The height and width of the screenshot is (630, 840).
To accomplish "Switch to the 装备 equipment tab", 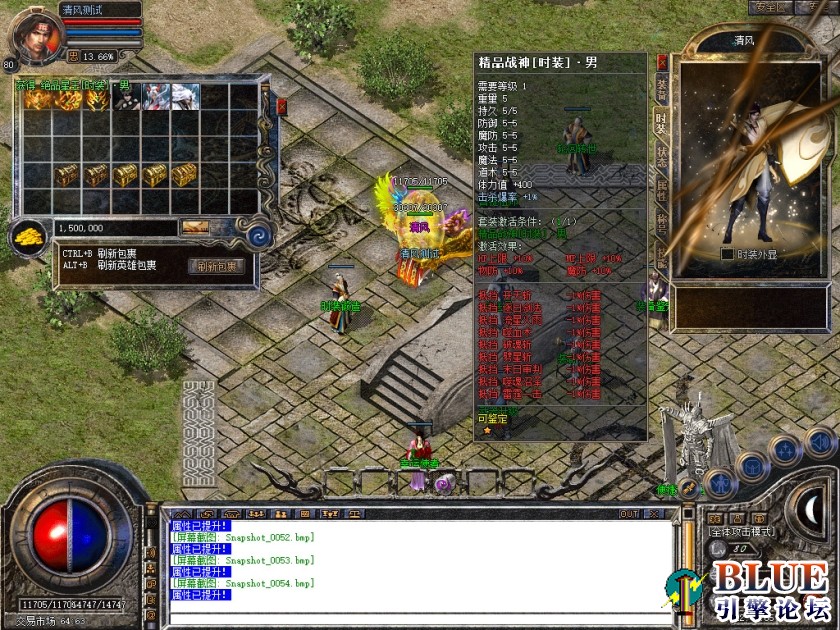I will (661, 88).
